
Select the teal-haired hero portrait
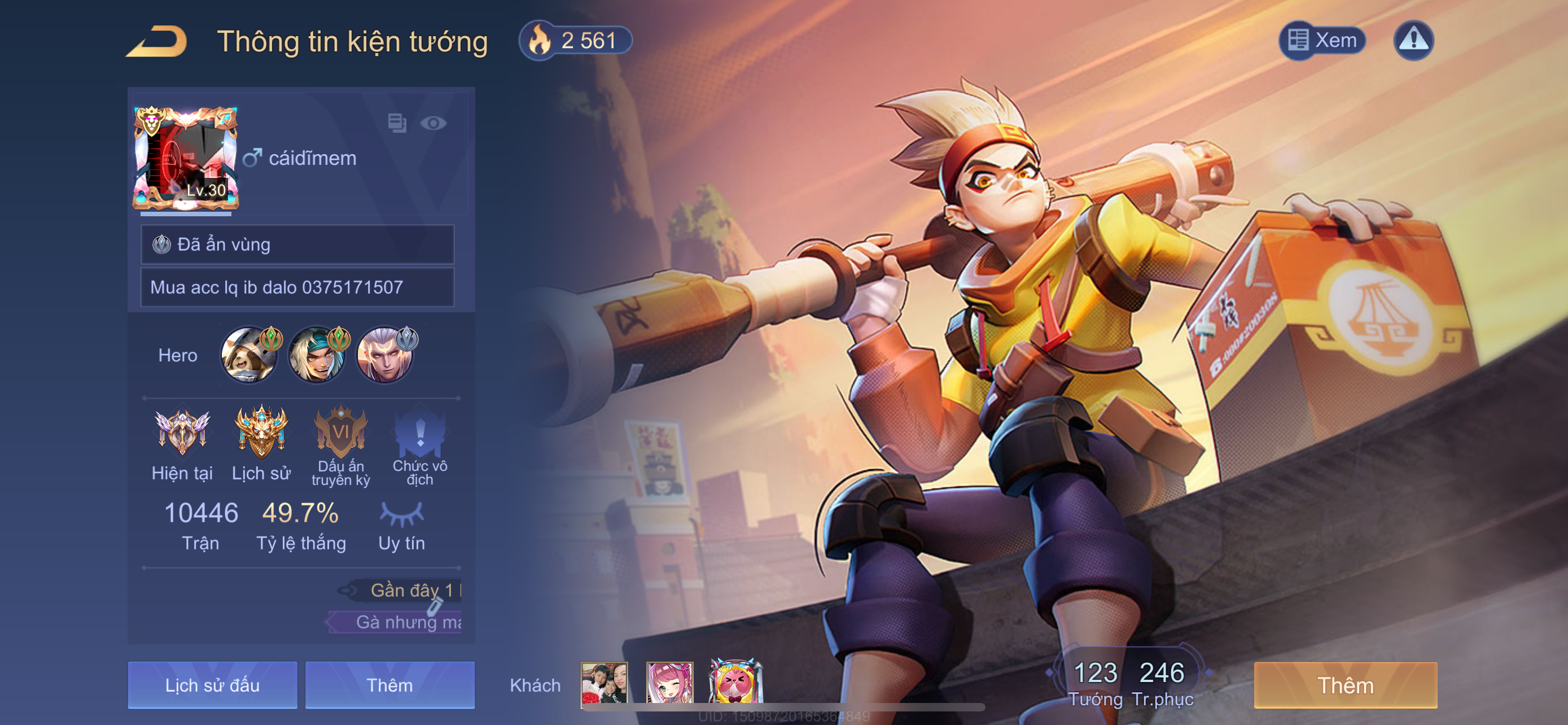[x=317, y=355]
